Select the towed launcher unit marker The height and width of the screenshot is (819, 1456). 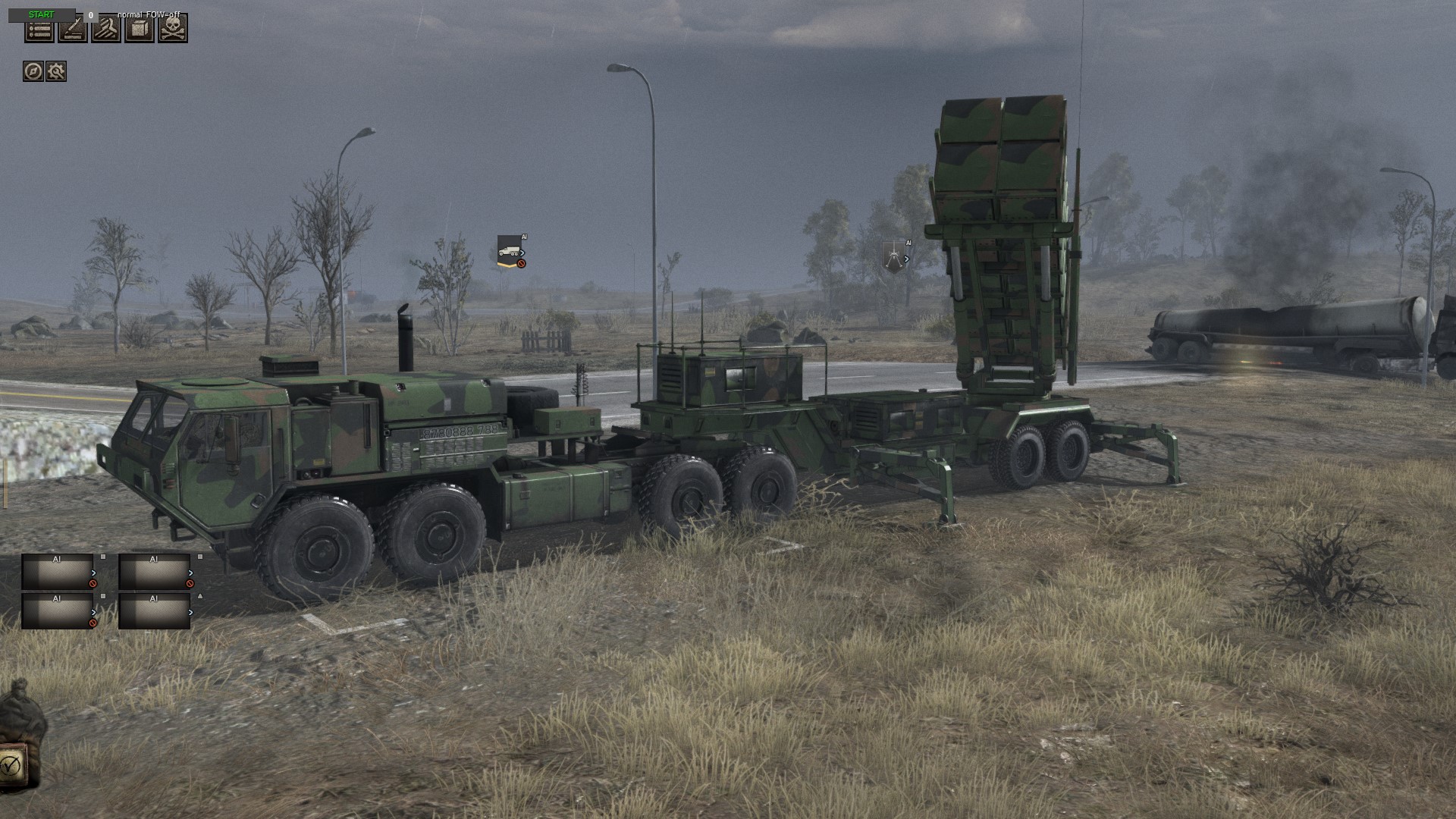pyautogui.click(x=895, y=256)
